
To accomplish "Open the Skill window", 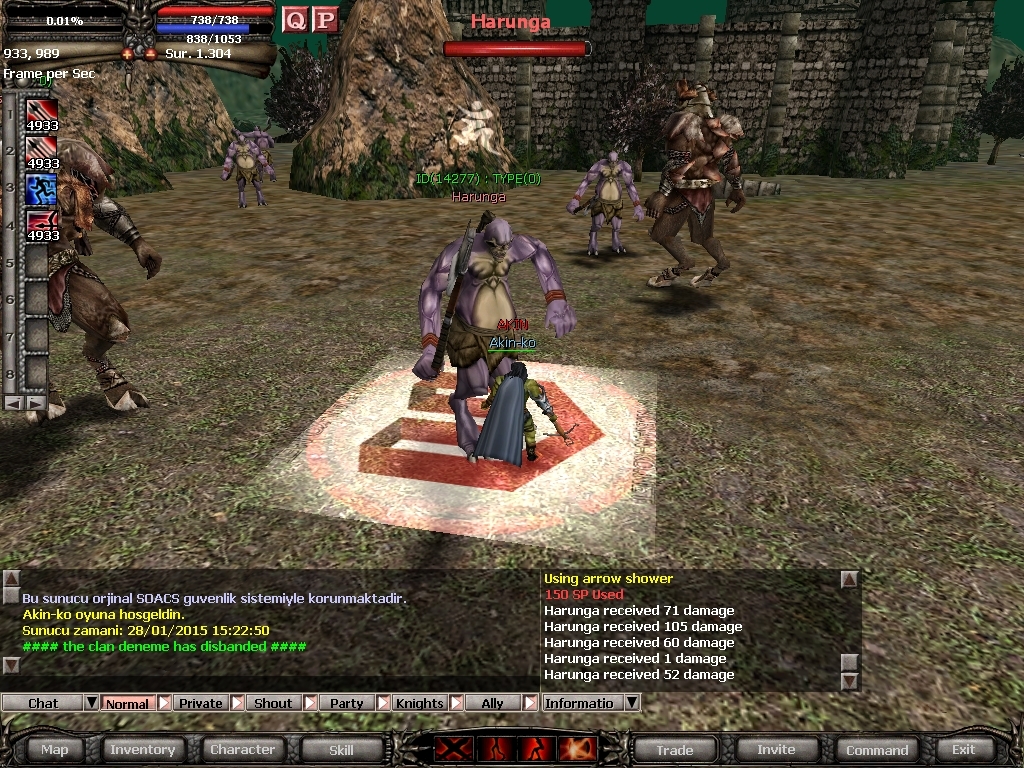I will (341, 749).
